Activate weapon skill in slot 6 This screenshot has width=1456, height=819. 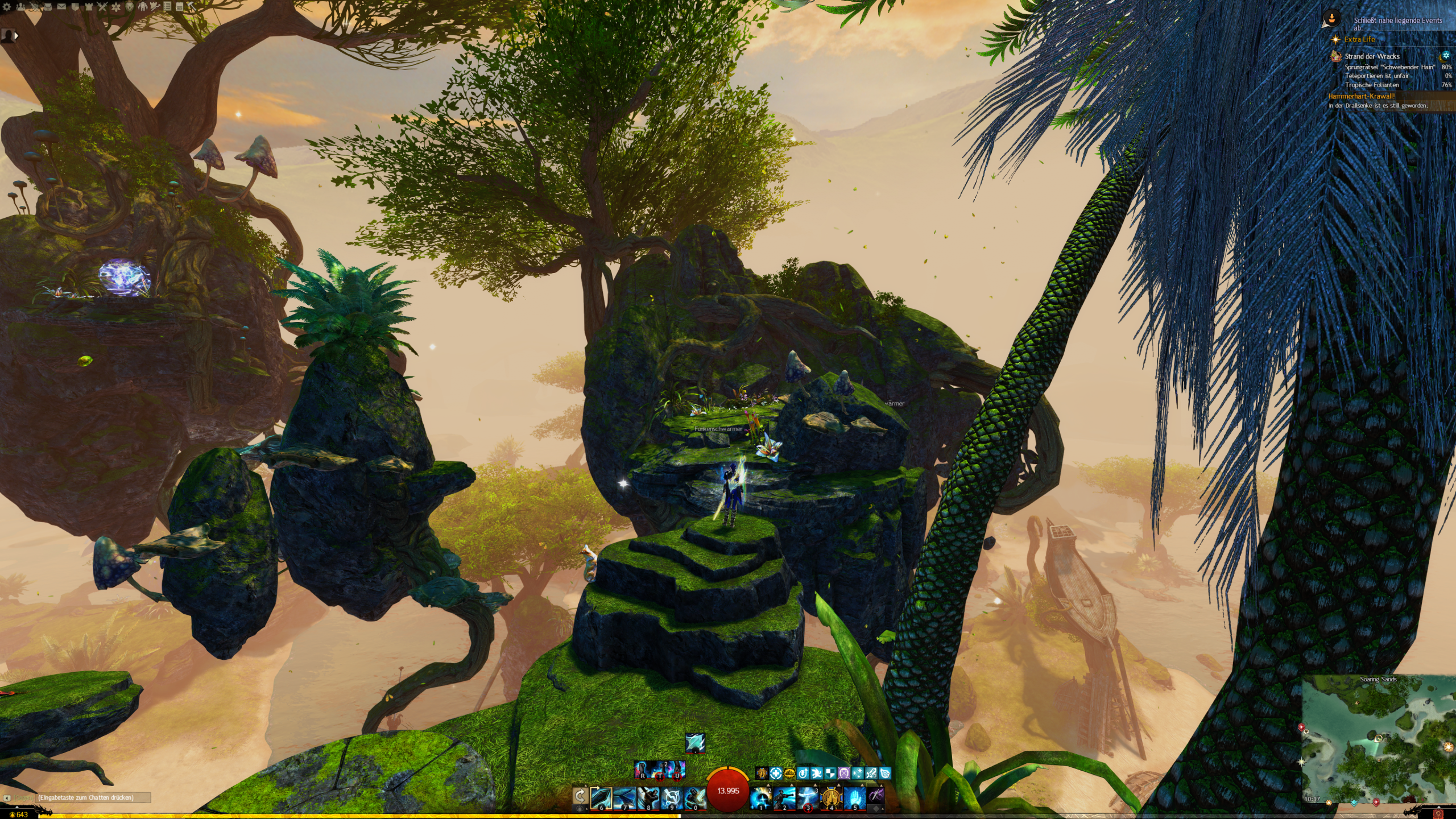tap(601, 798)
